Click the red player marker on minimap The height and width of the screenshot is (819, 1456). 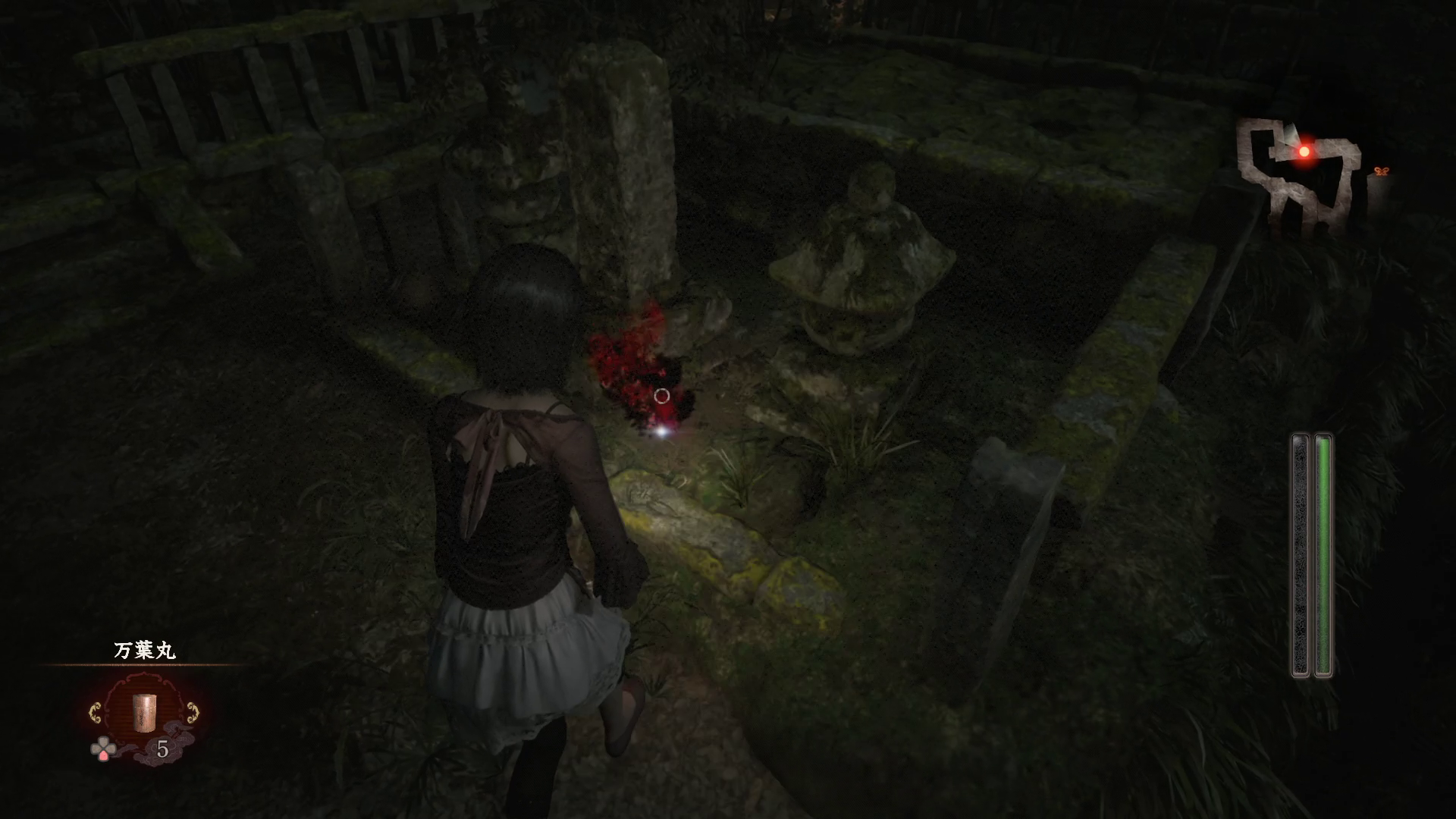1304,152
